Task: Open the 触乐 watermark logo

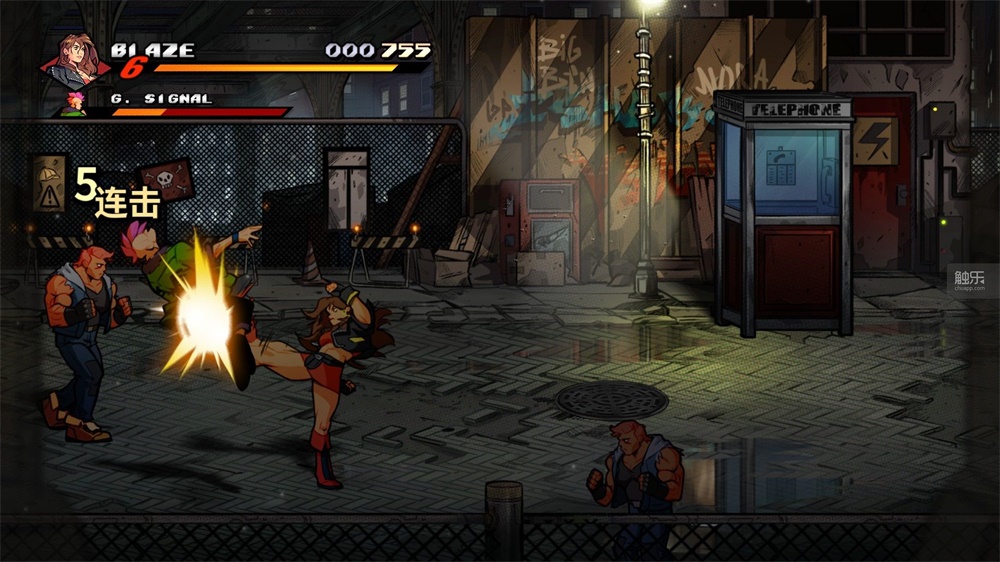Action: (x=967, y=280)
